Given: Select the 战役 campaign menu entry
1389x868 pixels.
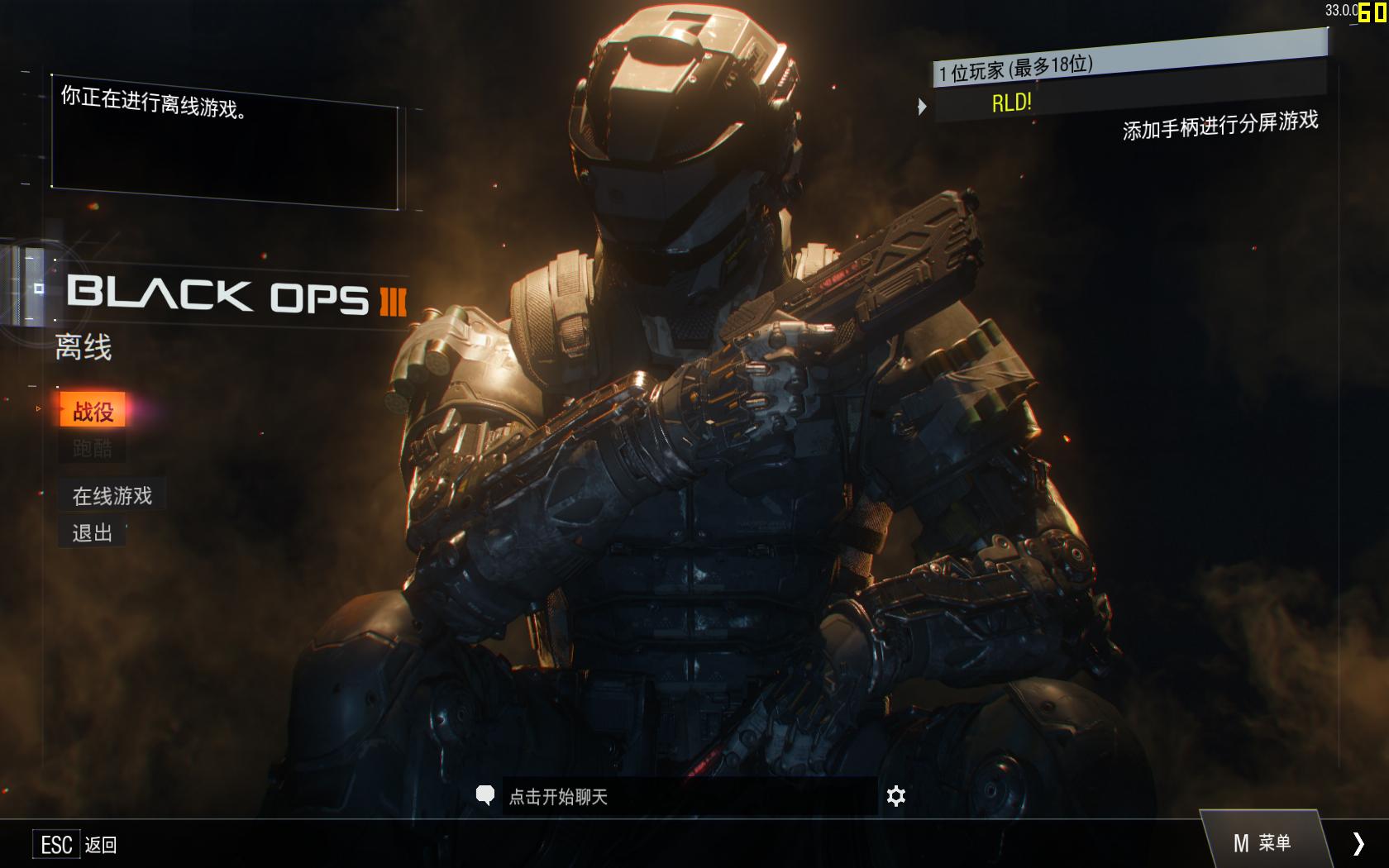Looking at the screenshot, I should click(x=93, y=411).
